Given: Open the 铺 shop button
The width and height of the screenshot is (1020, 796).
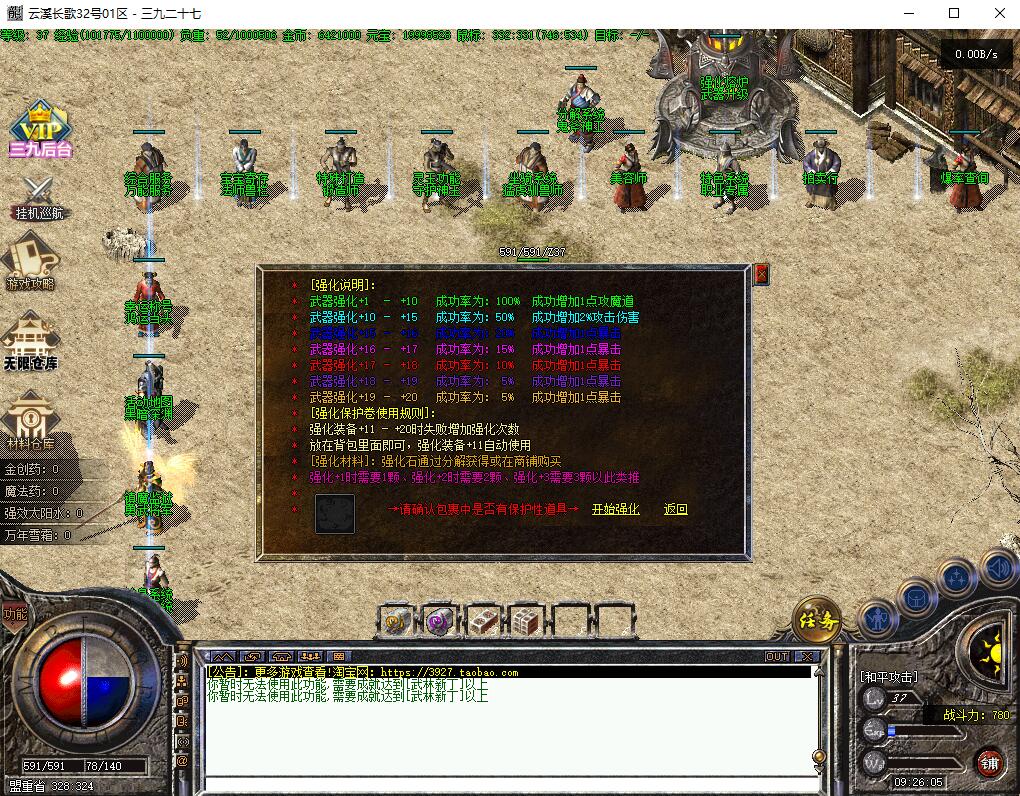Looking at the screenshot, I should 988,762.
